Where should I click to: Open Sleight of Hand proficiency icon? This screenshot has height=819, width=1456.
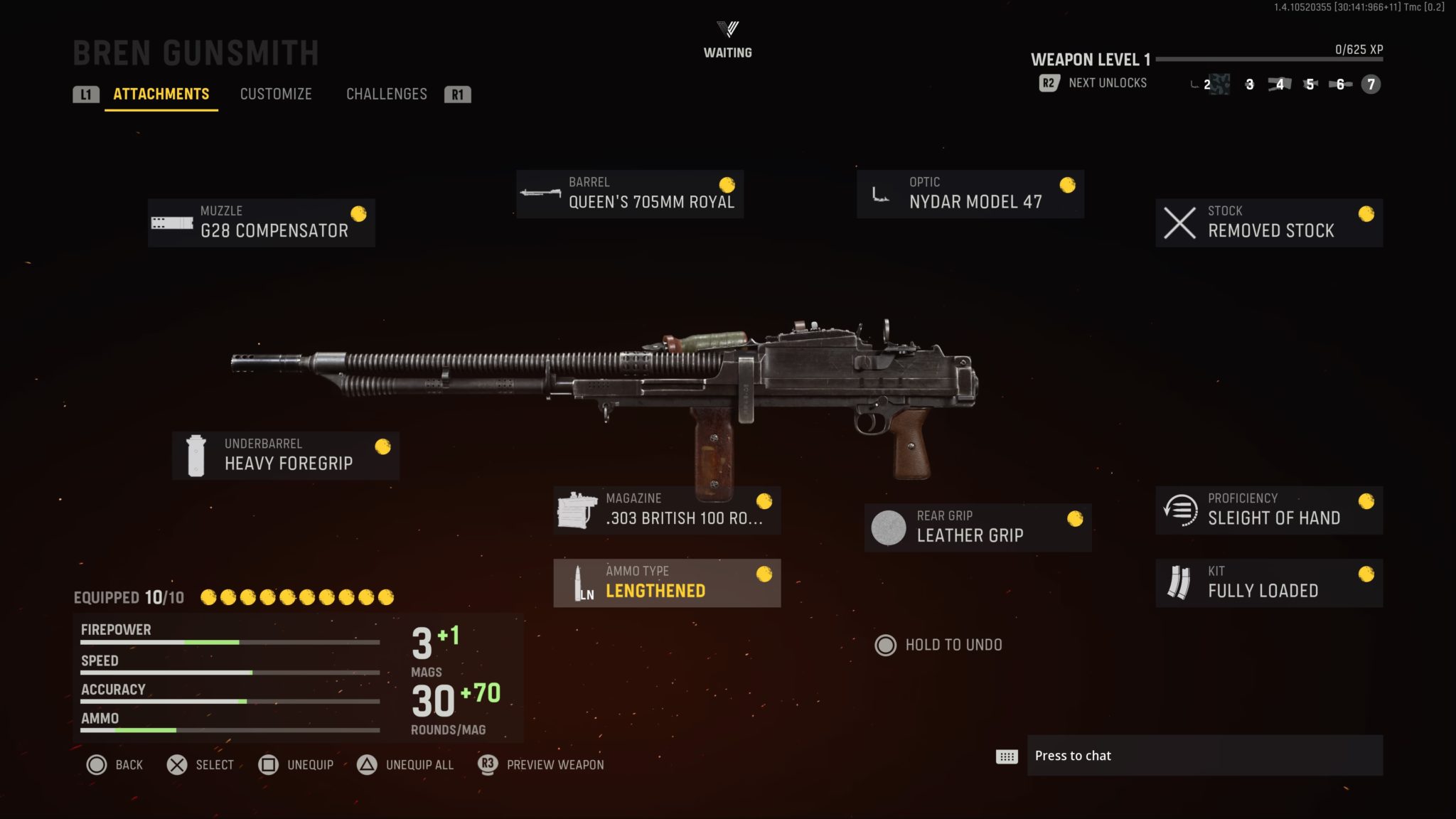click(x=1181, y=509)
